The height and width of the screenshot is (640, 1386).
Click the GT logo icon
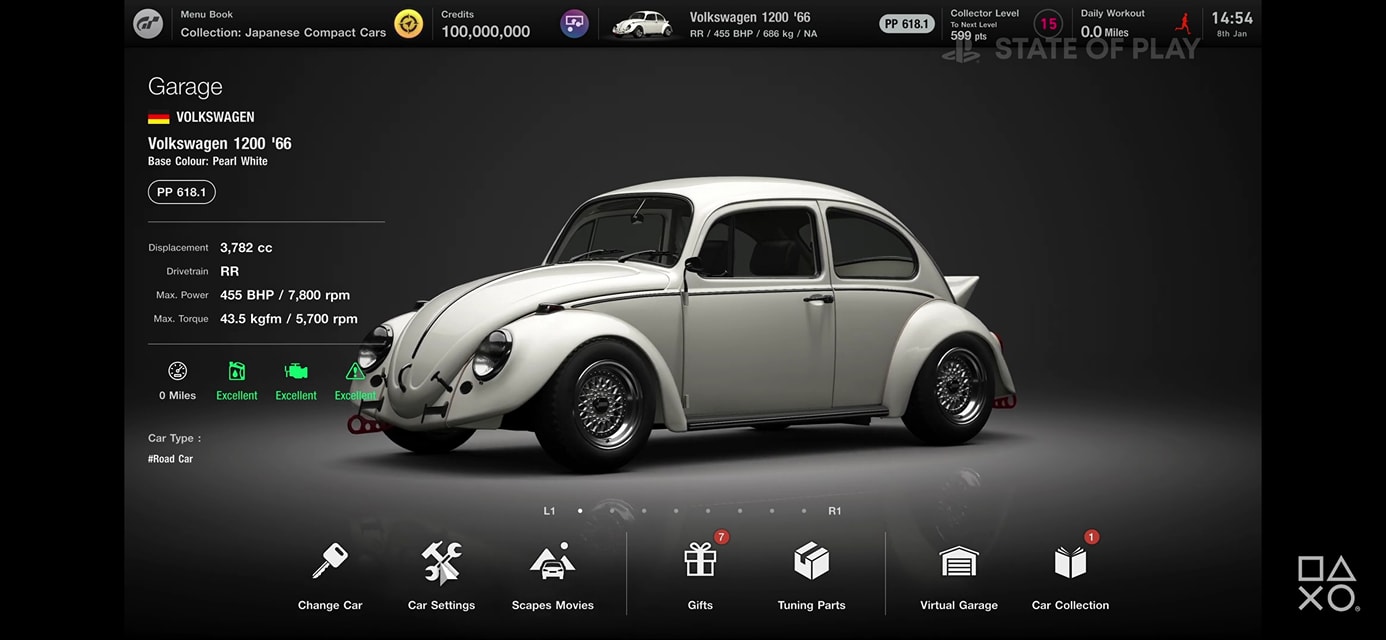coord(148,23)
